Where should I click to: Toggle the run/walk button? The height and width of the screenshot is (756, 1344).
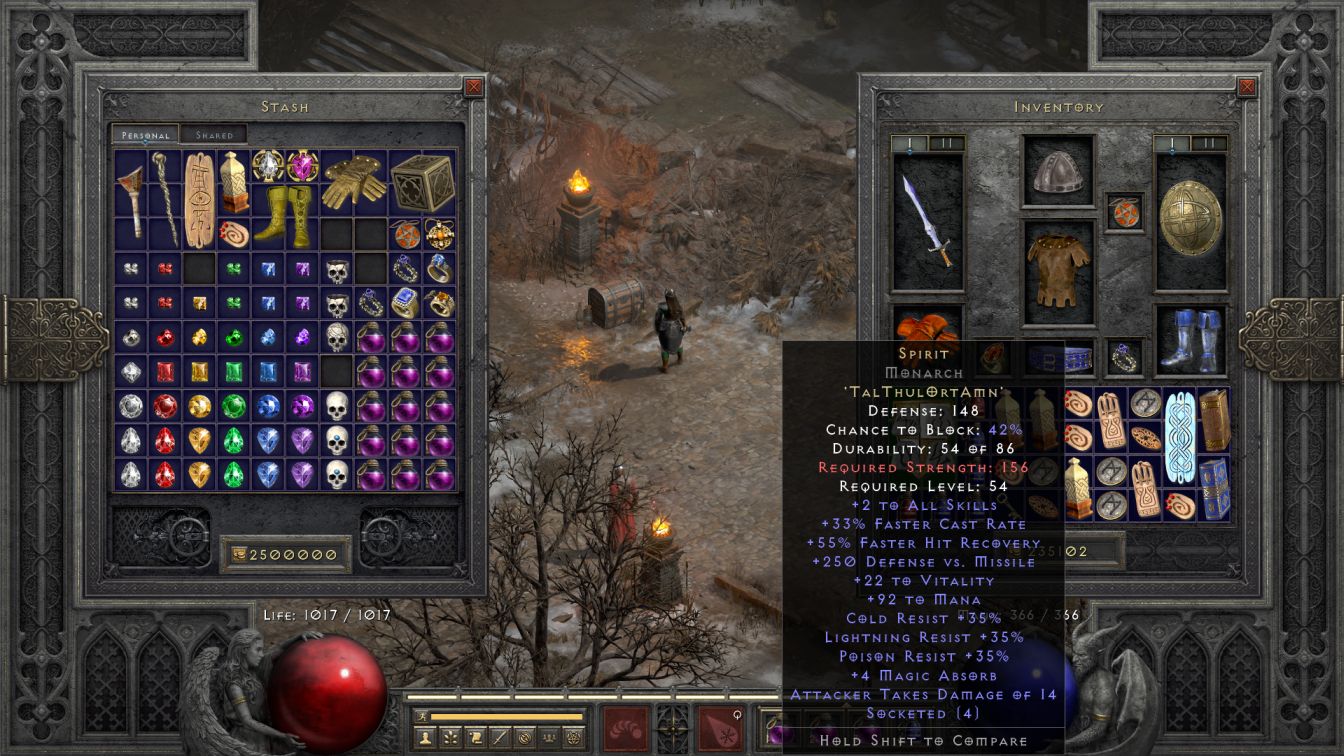(x=422, y=716)
